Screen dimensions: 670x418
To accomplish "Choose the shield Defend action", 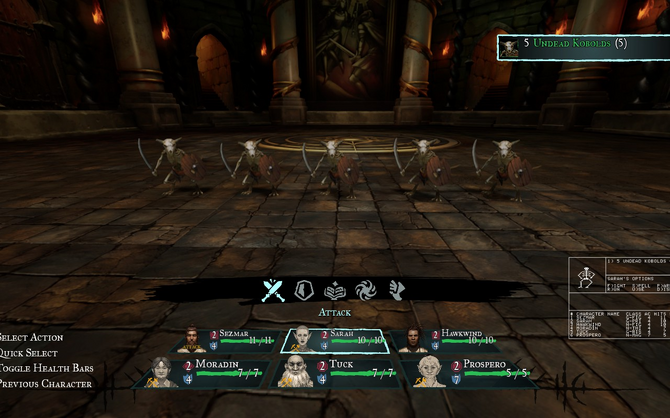I will 304,290.
